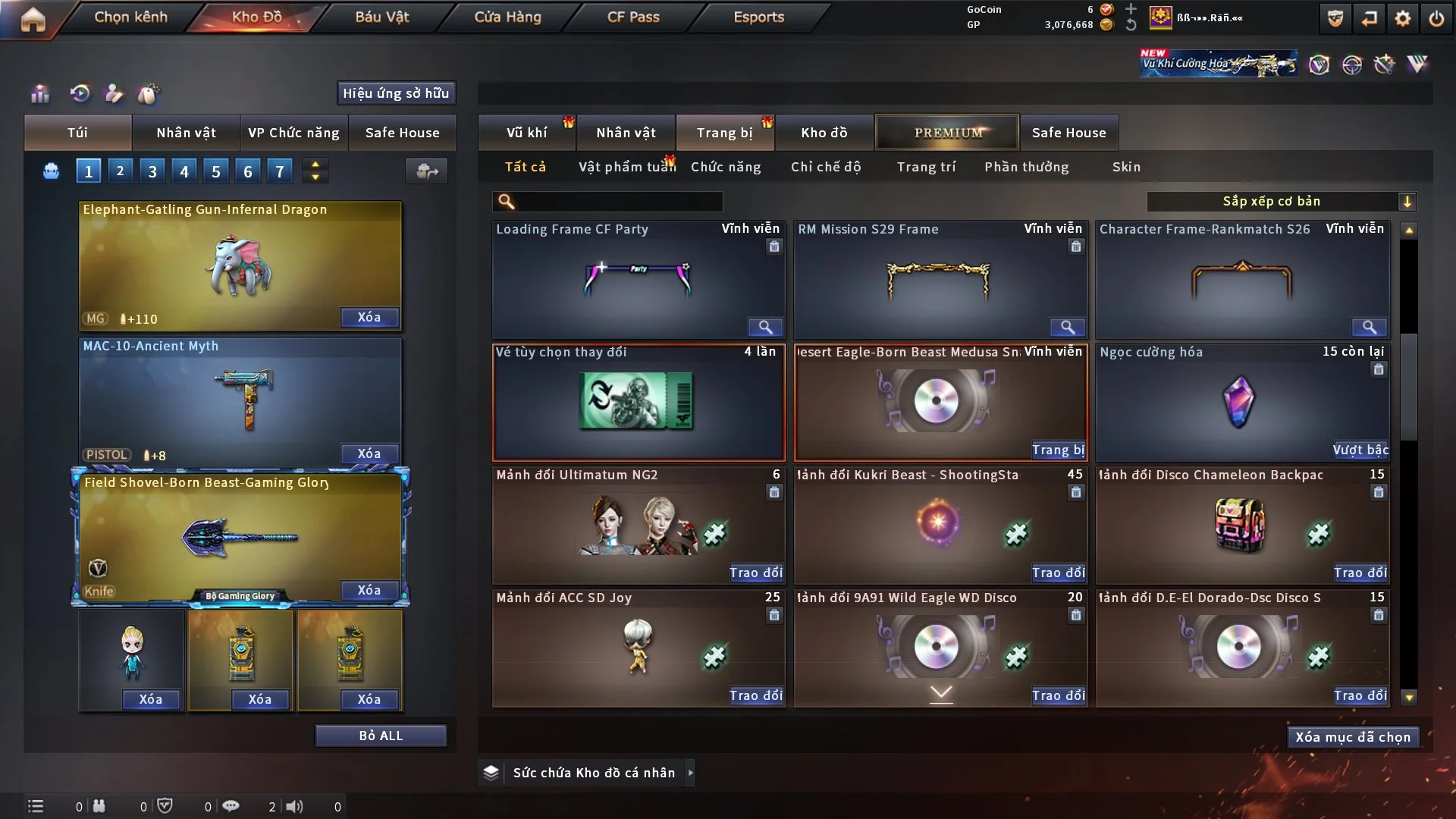The width and height of the screenshot is (1456, 819).
Task: Click the power exit button
Action: [x=1436, y=18]
